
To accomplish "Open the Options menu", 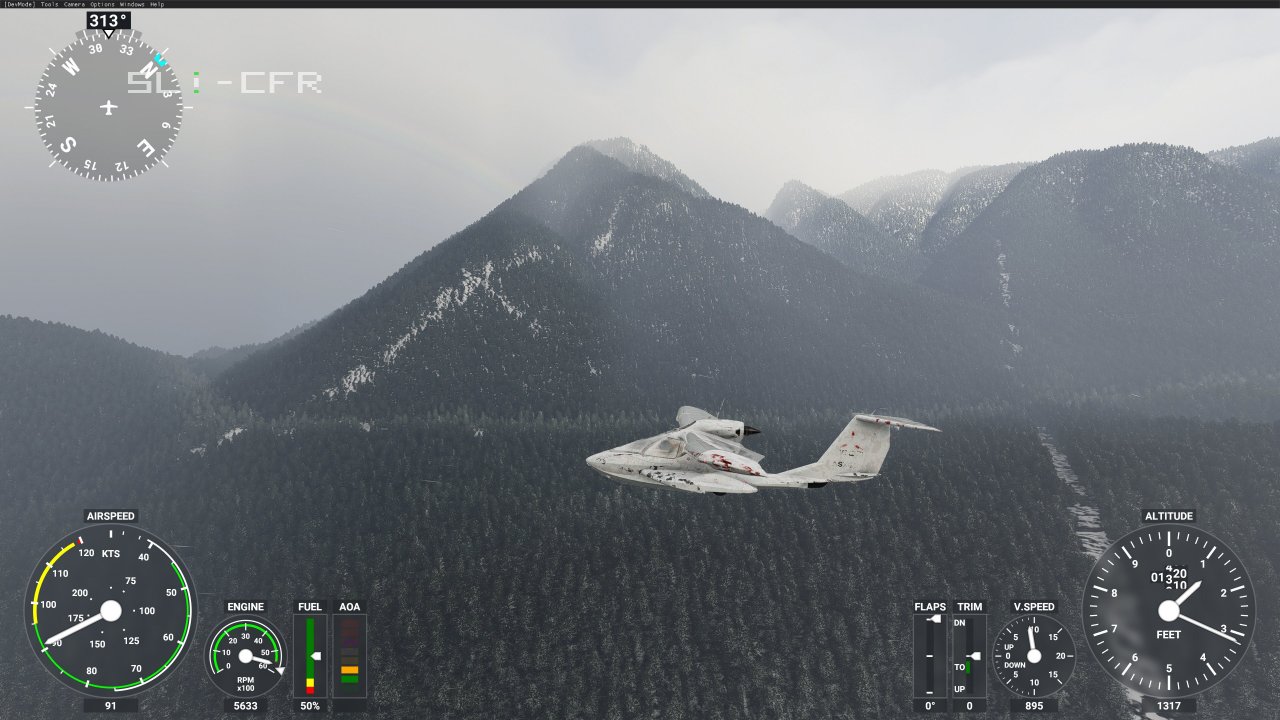I will coord(102,4).
